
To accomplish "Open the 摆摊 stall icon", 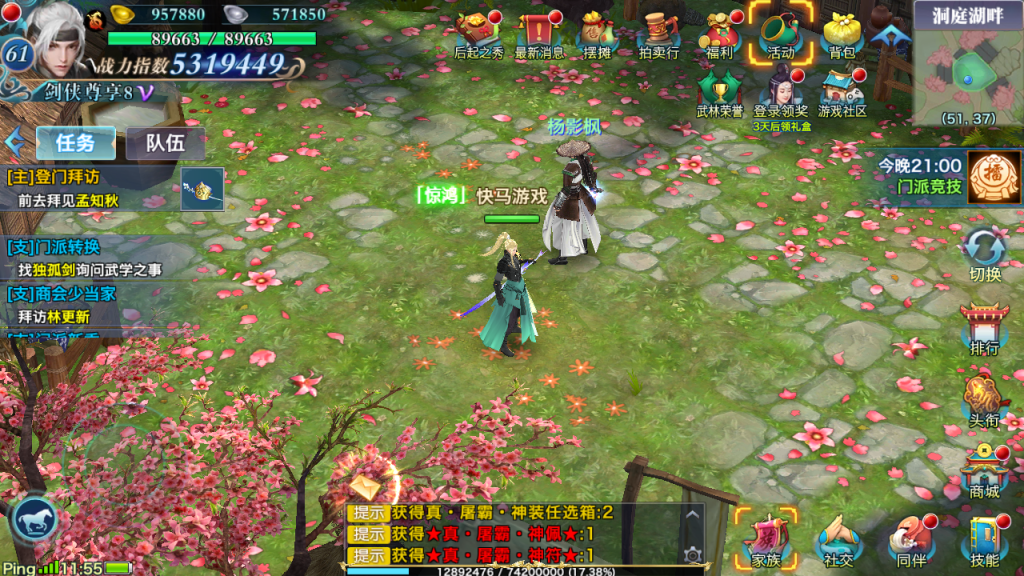I will pyautogui.click(x=597, y=33).
